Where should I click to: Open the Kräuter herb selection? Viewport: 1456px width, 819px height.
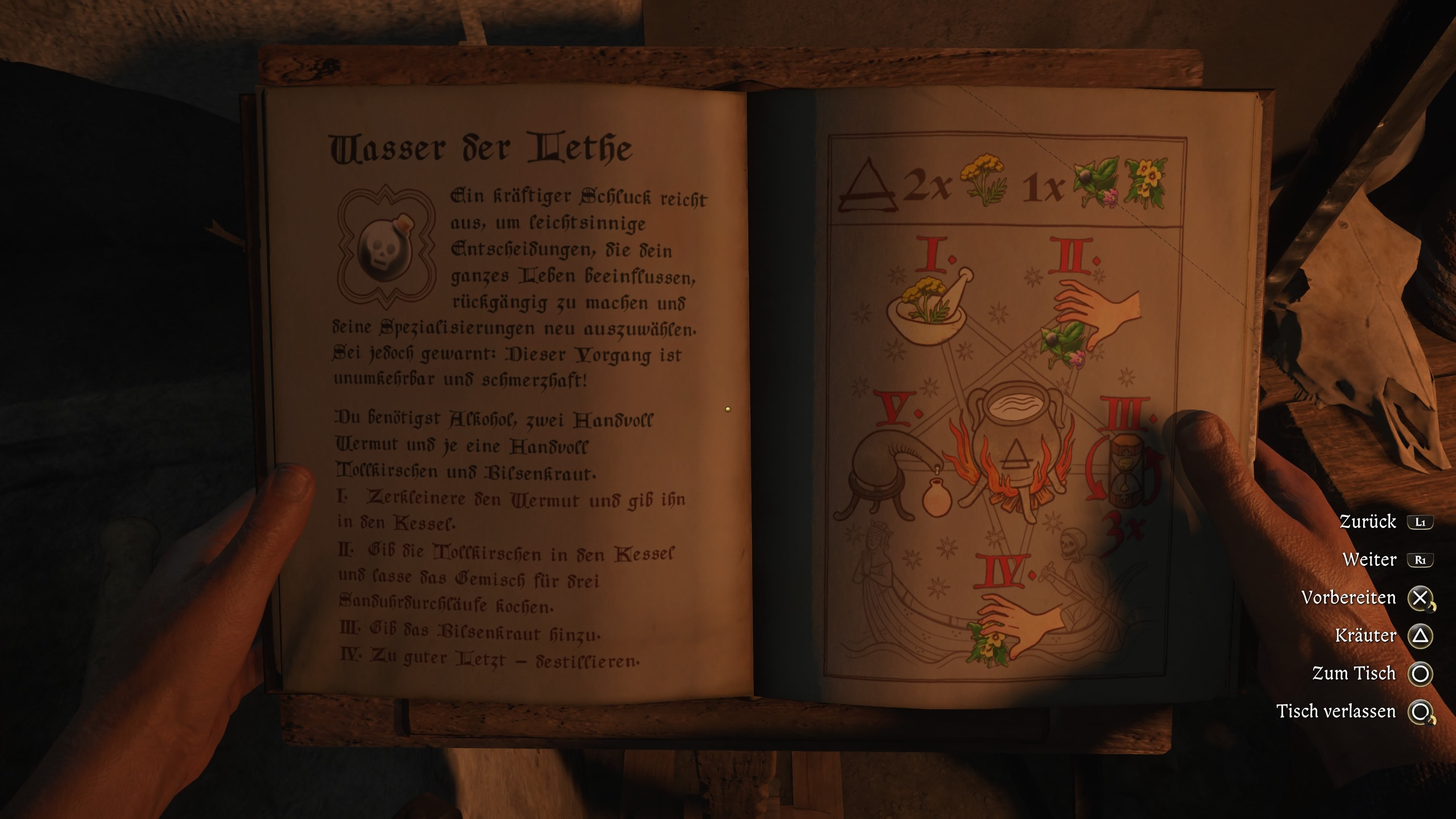(1419, 636)
